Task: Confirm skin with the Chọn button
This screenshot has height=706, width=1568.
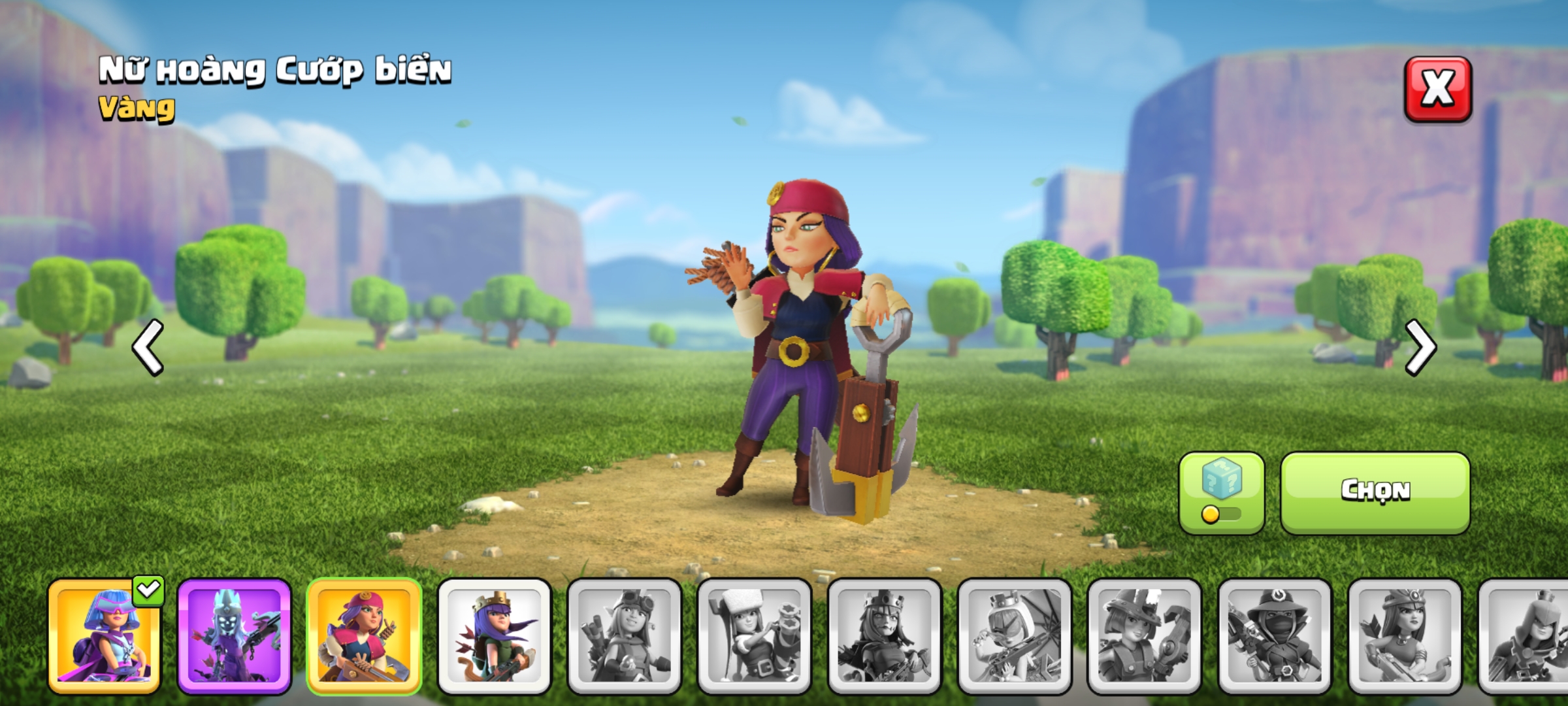Action: 1375,492
